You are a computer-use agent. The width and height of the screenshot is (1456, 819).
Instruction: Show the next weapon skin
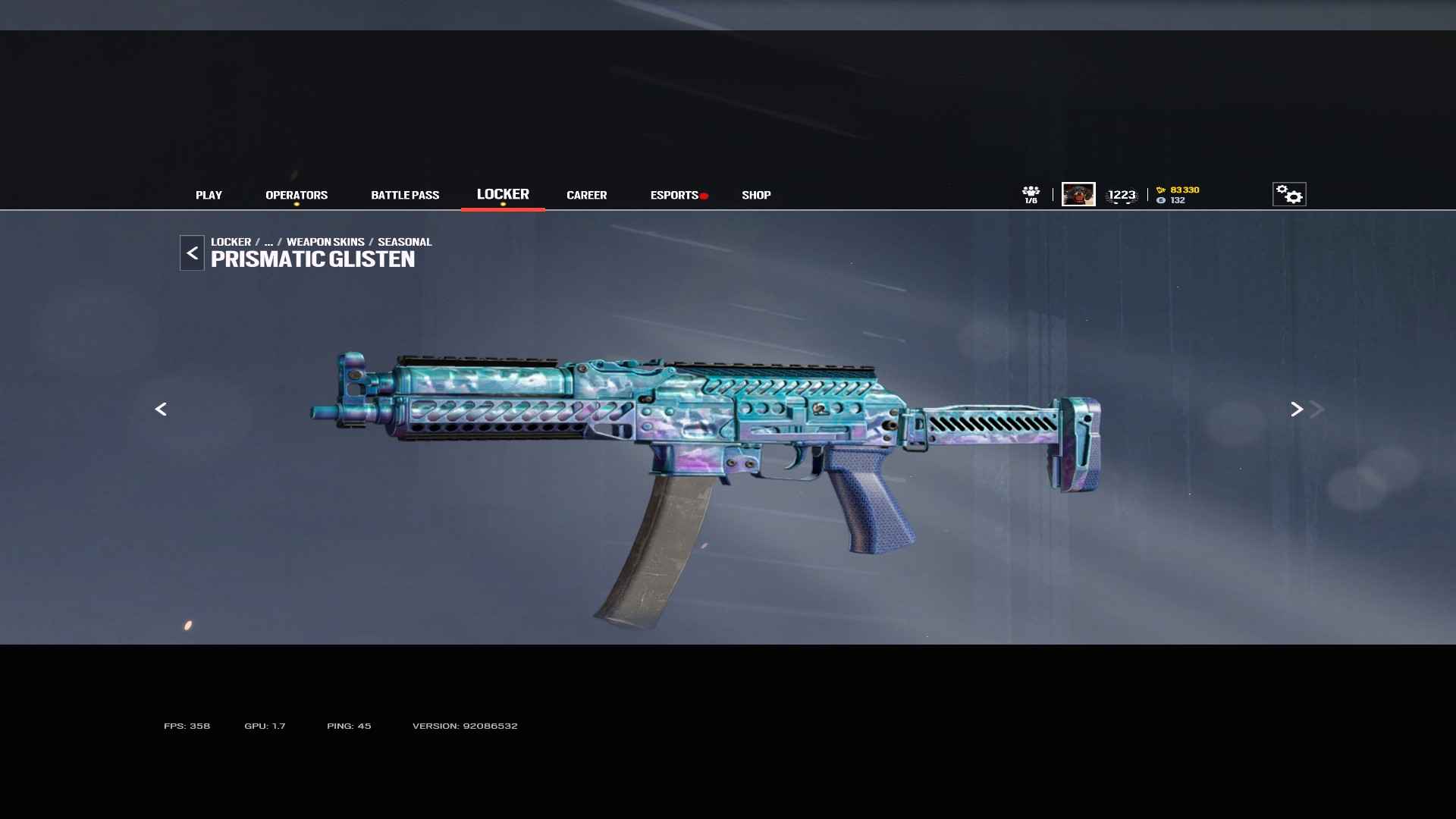[x=1297, y=409]
